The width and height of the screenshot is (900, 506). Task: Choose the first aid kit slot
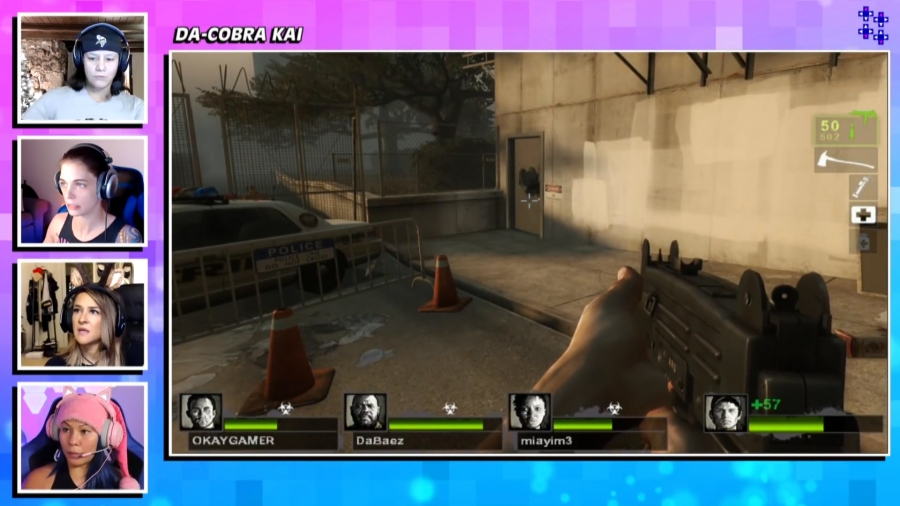pyautogui.click(x=863, y=214)
